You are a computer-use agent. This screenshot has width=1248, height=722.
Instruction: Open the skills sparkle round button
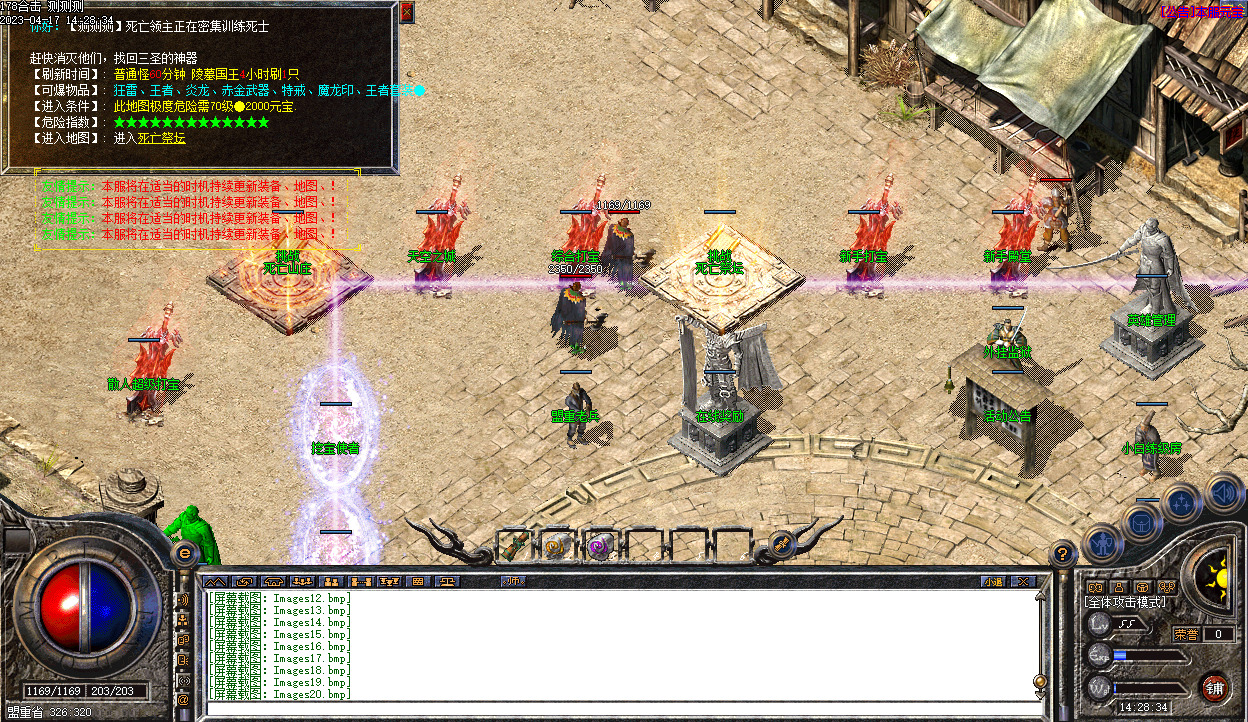[1181, 501]
